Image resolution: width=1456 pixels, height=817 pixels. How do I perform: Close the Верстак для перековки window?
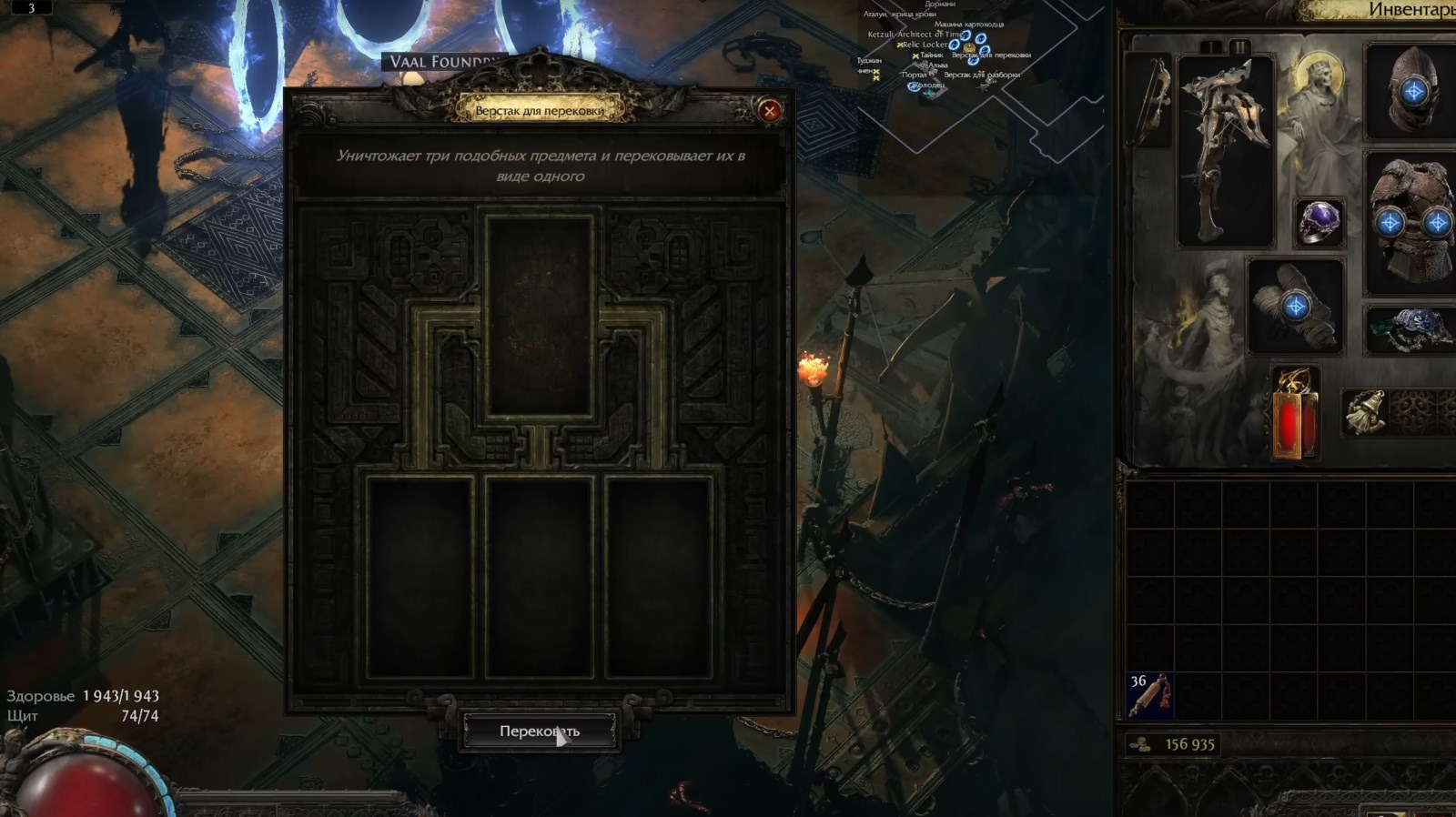pos(770,111)
